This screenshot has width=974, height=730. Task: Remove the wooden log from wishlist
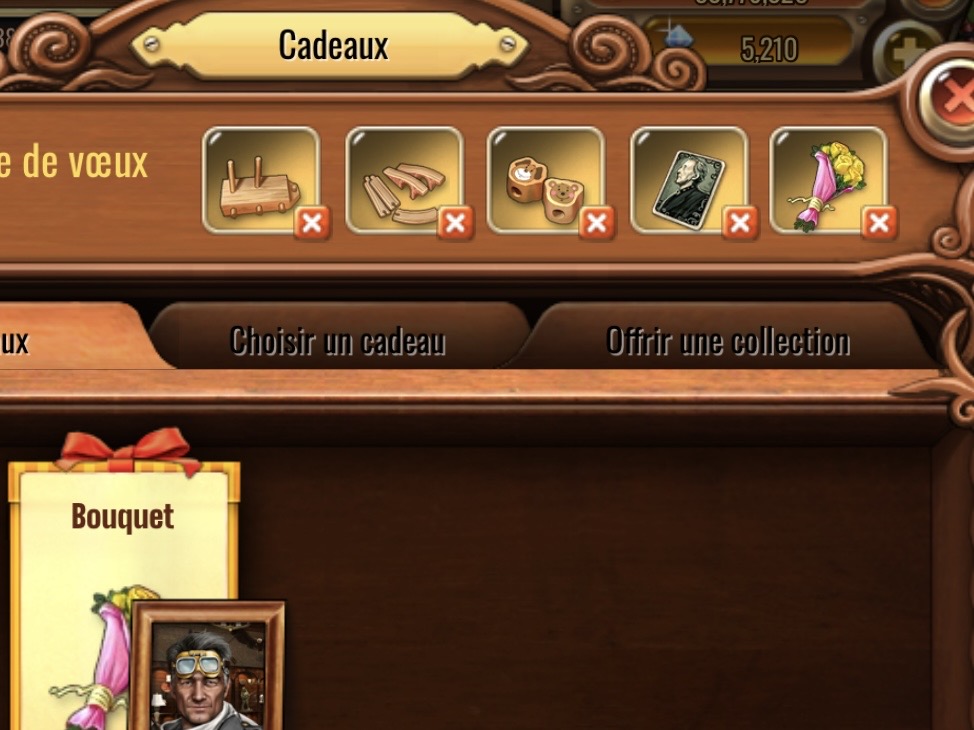pyautogui.click(x=312, y=223)
